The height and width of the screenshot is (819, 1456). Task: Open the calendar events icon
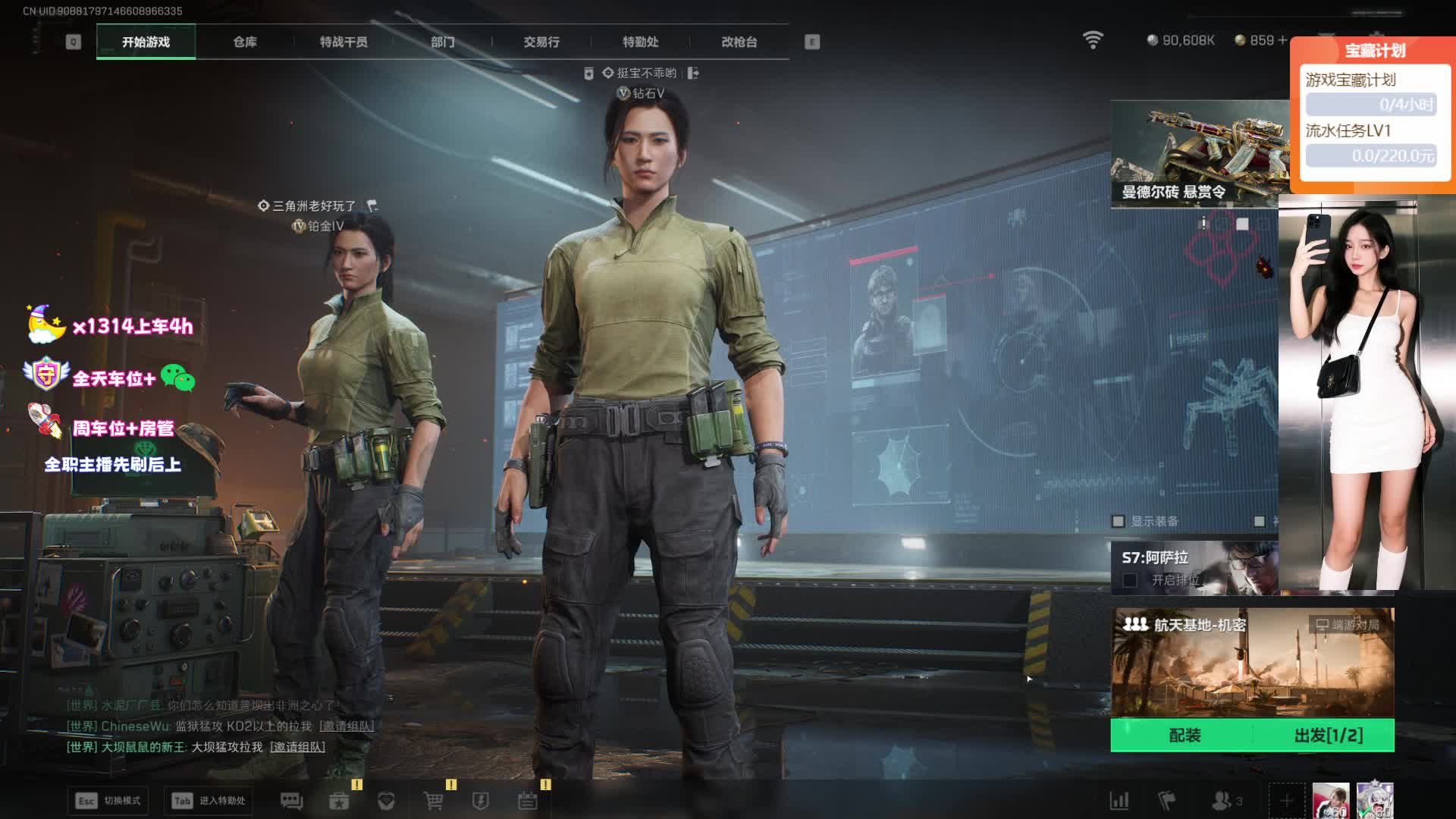click(528, 801)
